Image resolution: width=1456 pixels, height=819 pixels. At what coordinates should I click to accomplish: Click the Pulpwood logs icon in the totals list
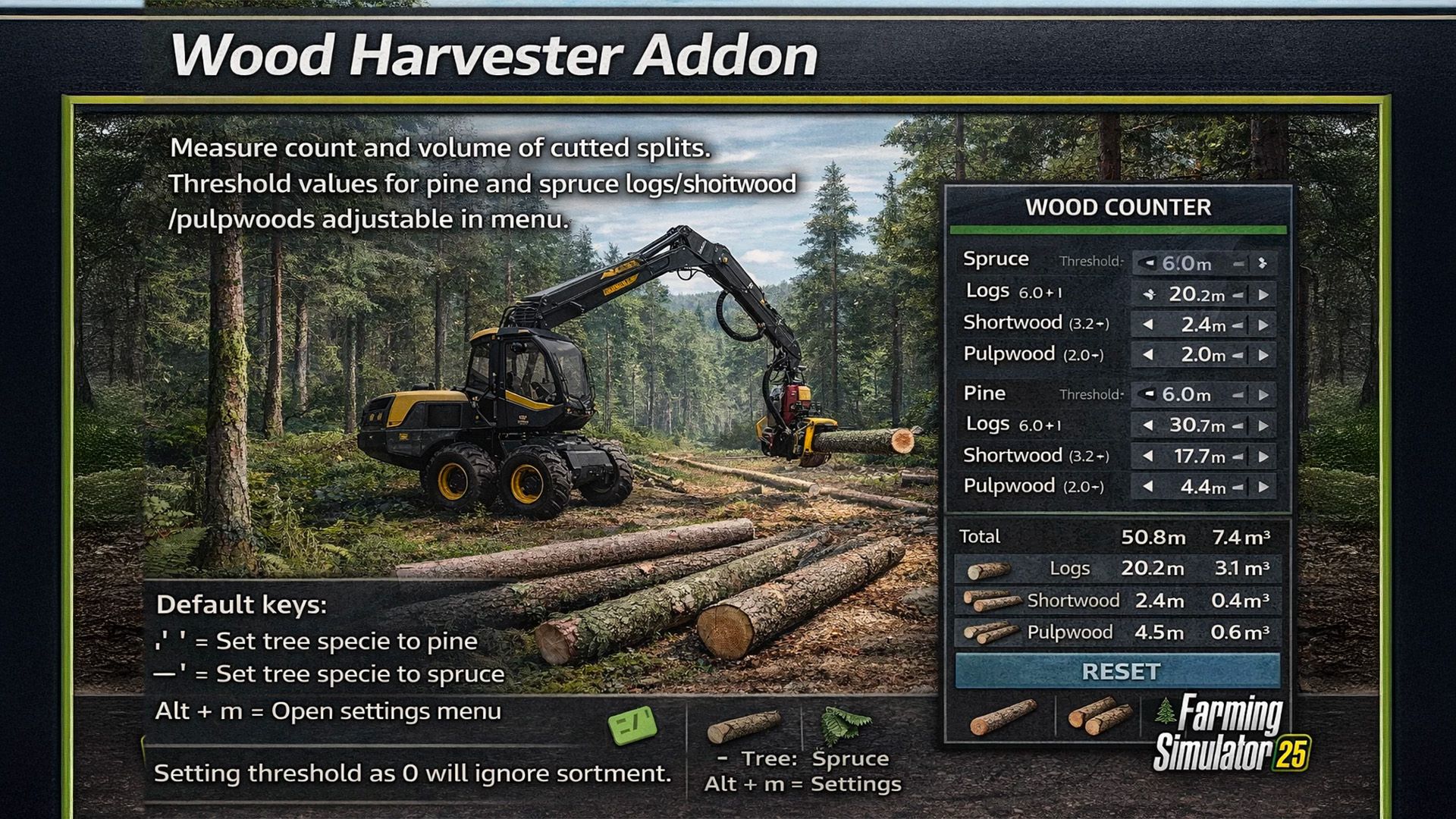point(991,633)
